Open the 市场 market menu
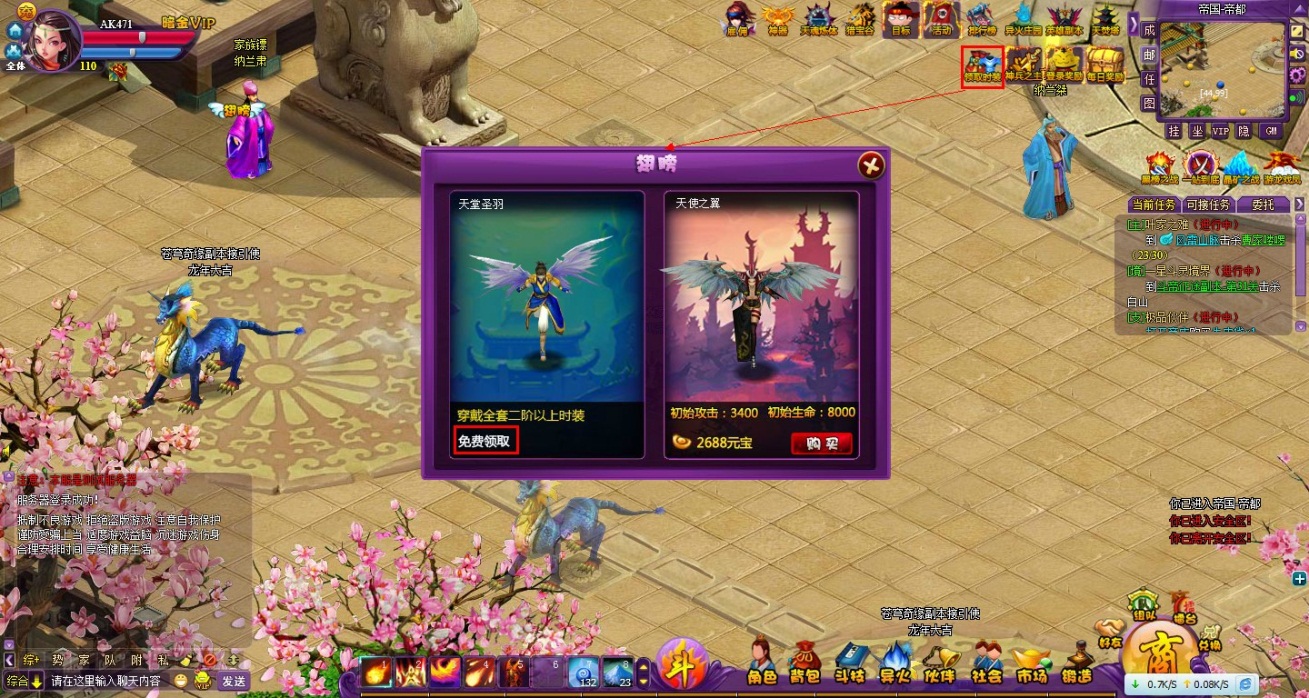Viewport: 1309px width, 698px height. (1030, 664)
